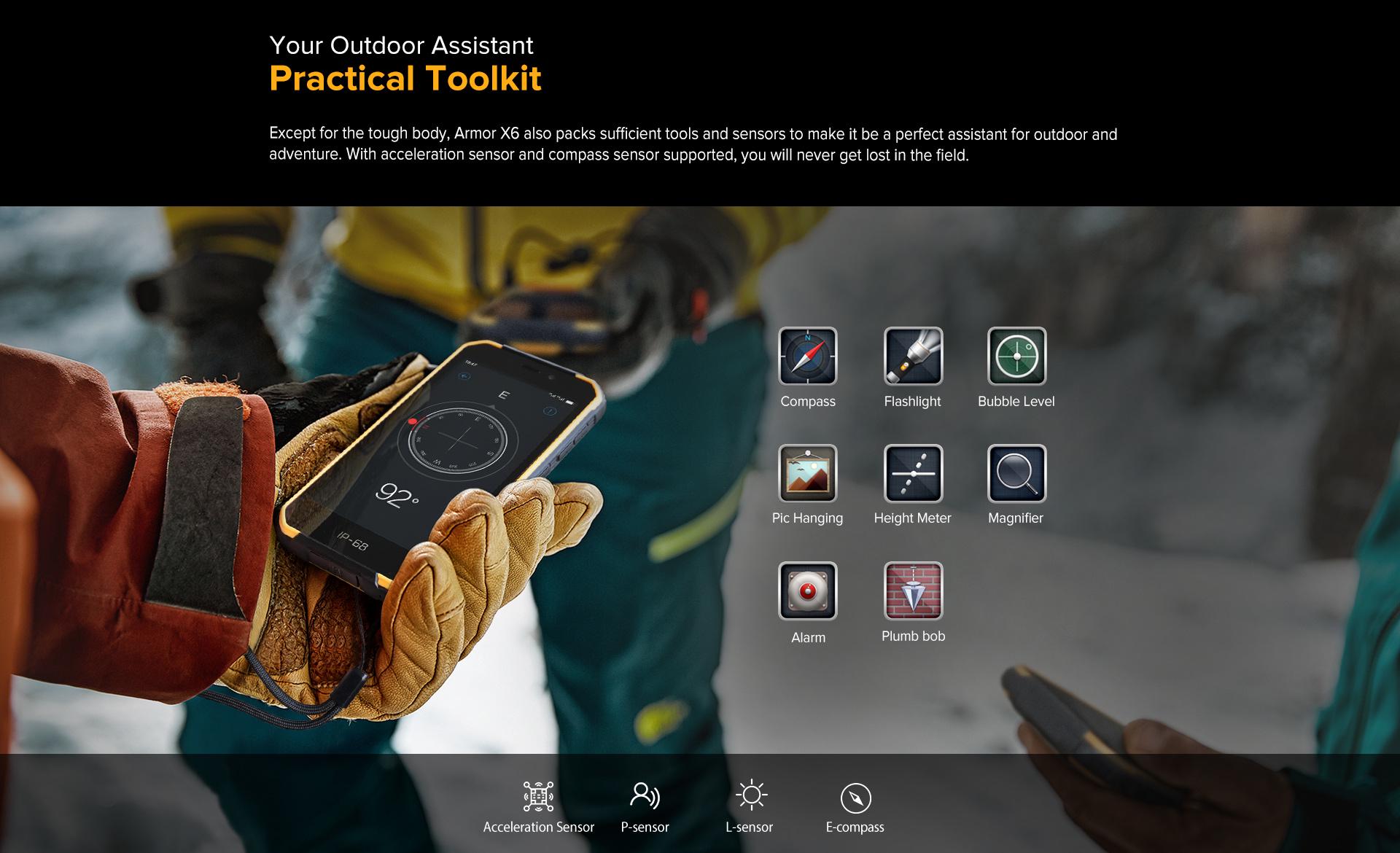Click the L-sensor sun icon

click(x=750, y=795)
